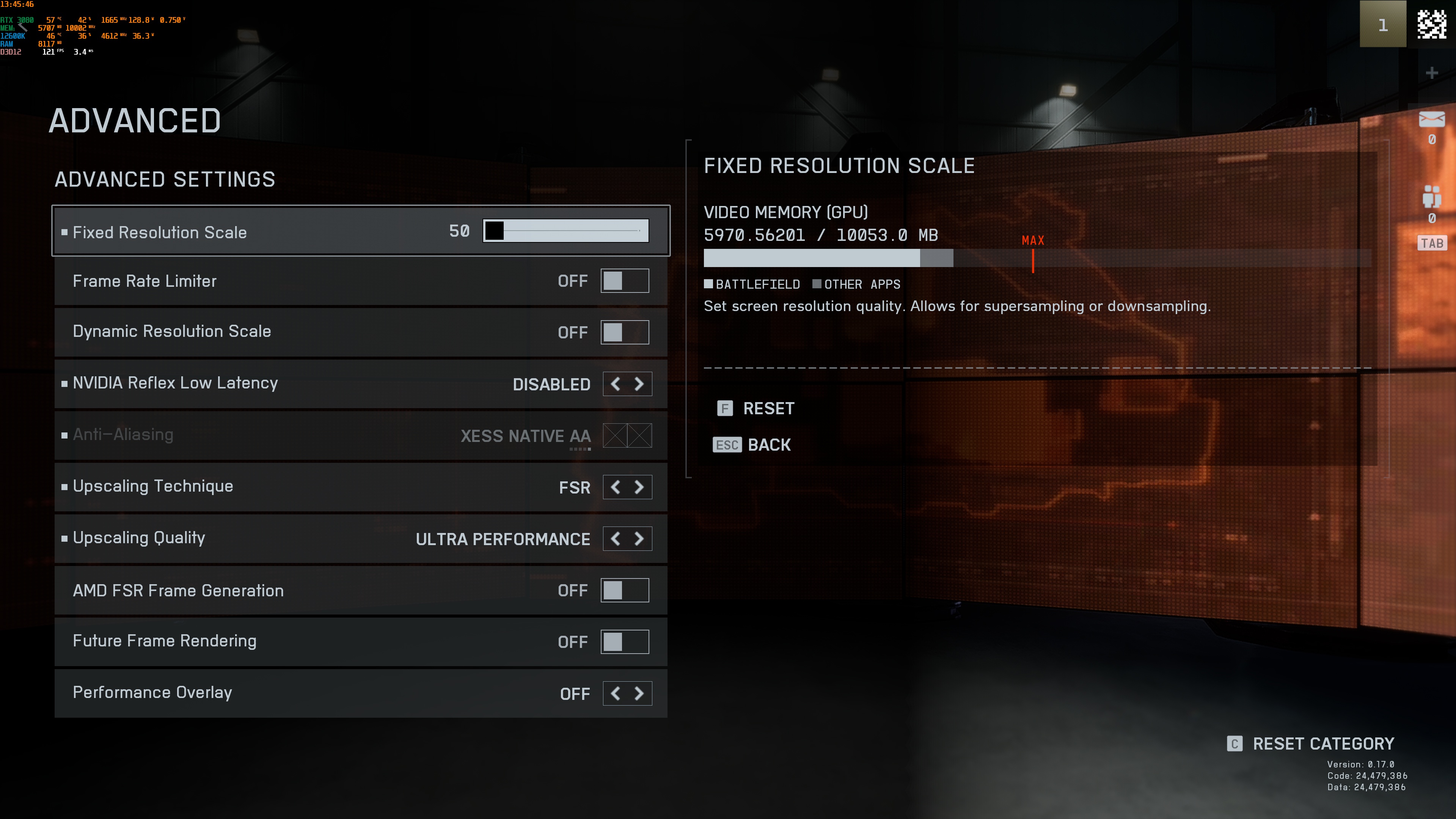
Task: Click the TAB key indicator on right edge
Action: [1432, 242]
